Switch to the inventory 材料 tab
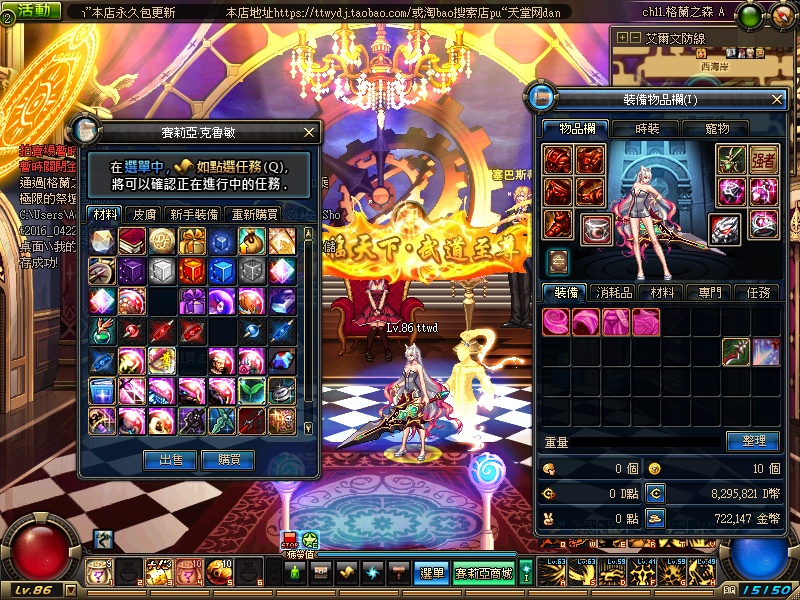The height and width of the screenshot is (600, 800). [x=662, y=292]
